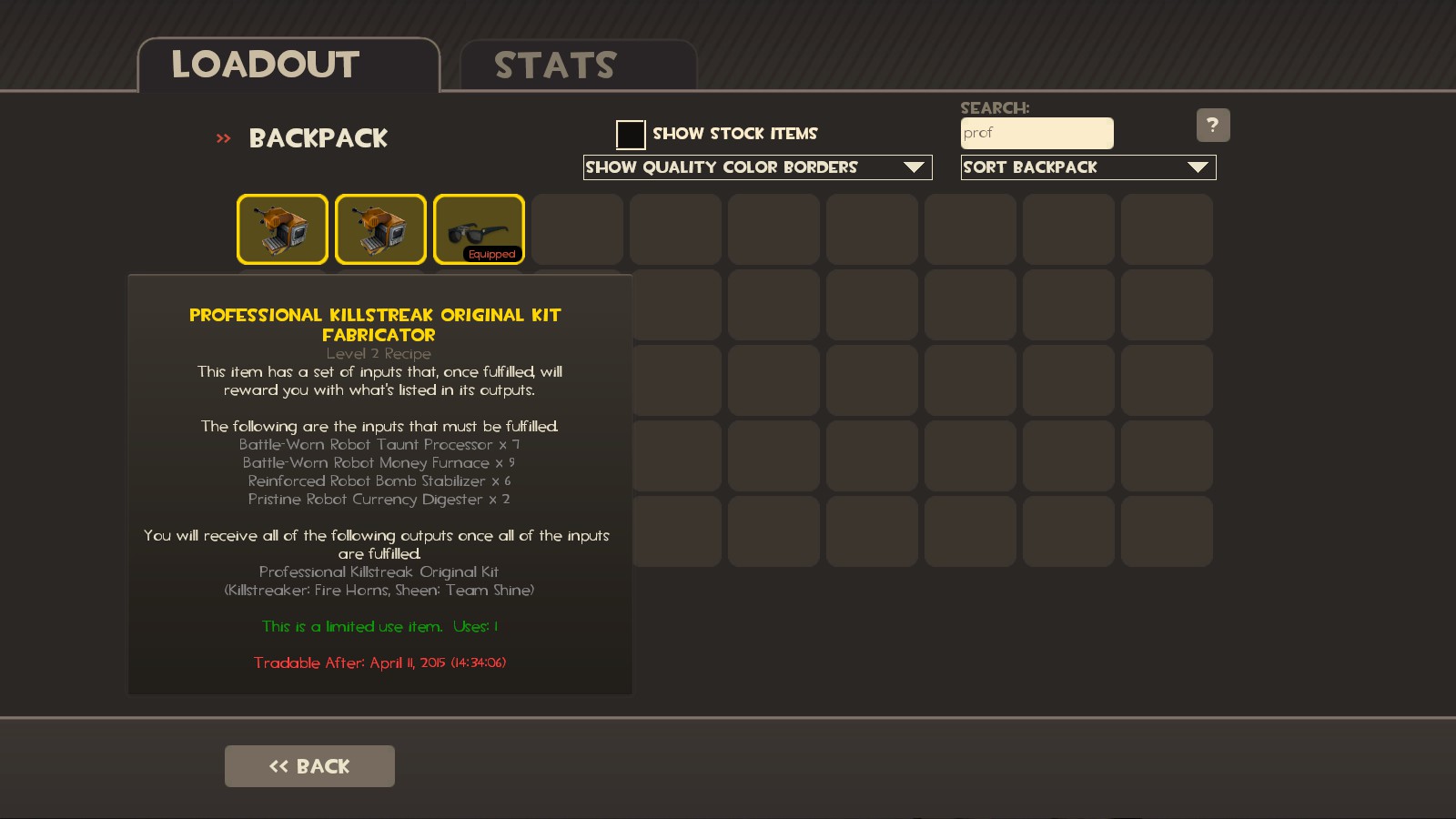Click the equipped sunglasses item

(x=479, y=226)
